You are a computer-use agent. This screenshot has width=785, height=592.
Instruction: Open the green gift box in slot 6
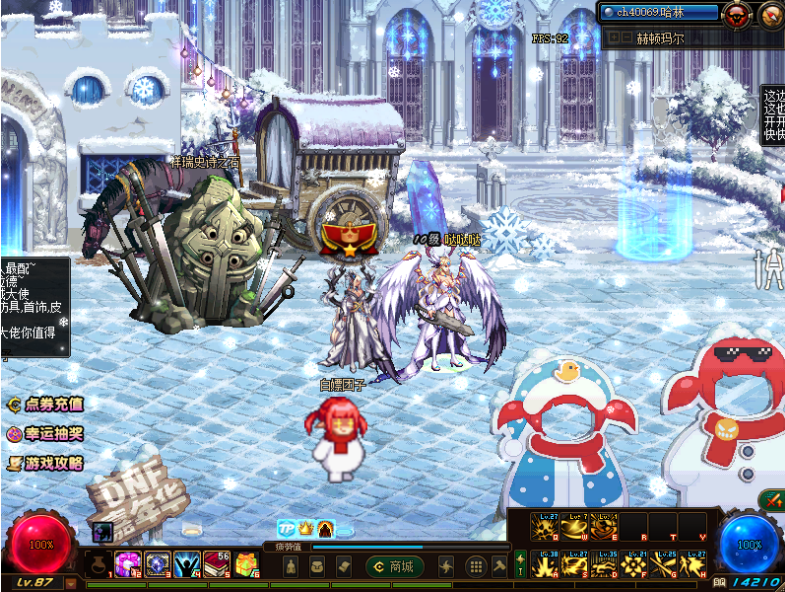pos(247,565)
